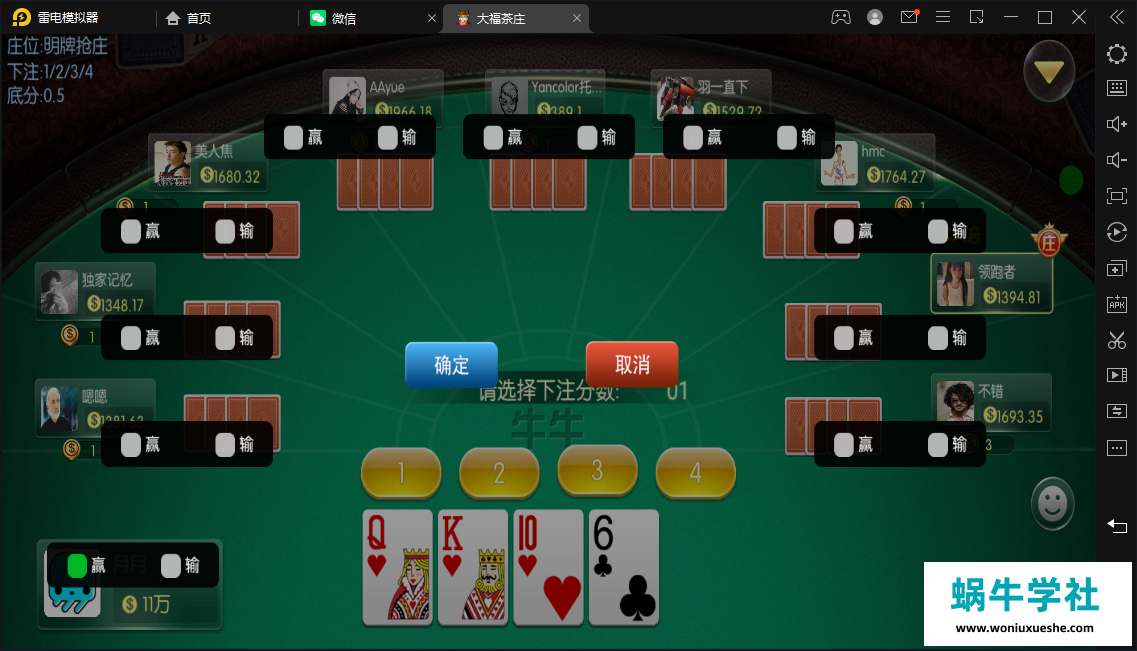Choose bet amount 2
The height and width of the screenshot is (651, 1137).
point(499,472)
